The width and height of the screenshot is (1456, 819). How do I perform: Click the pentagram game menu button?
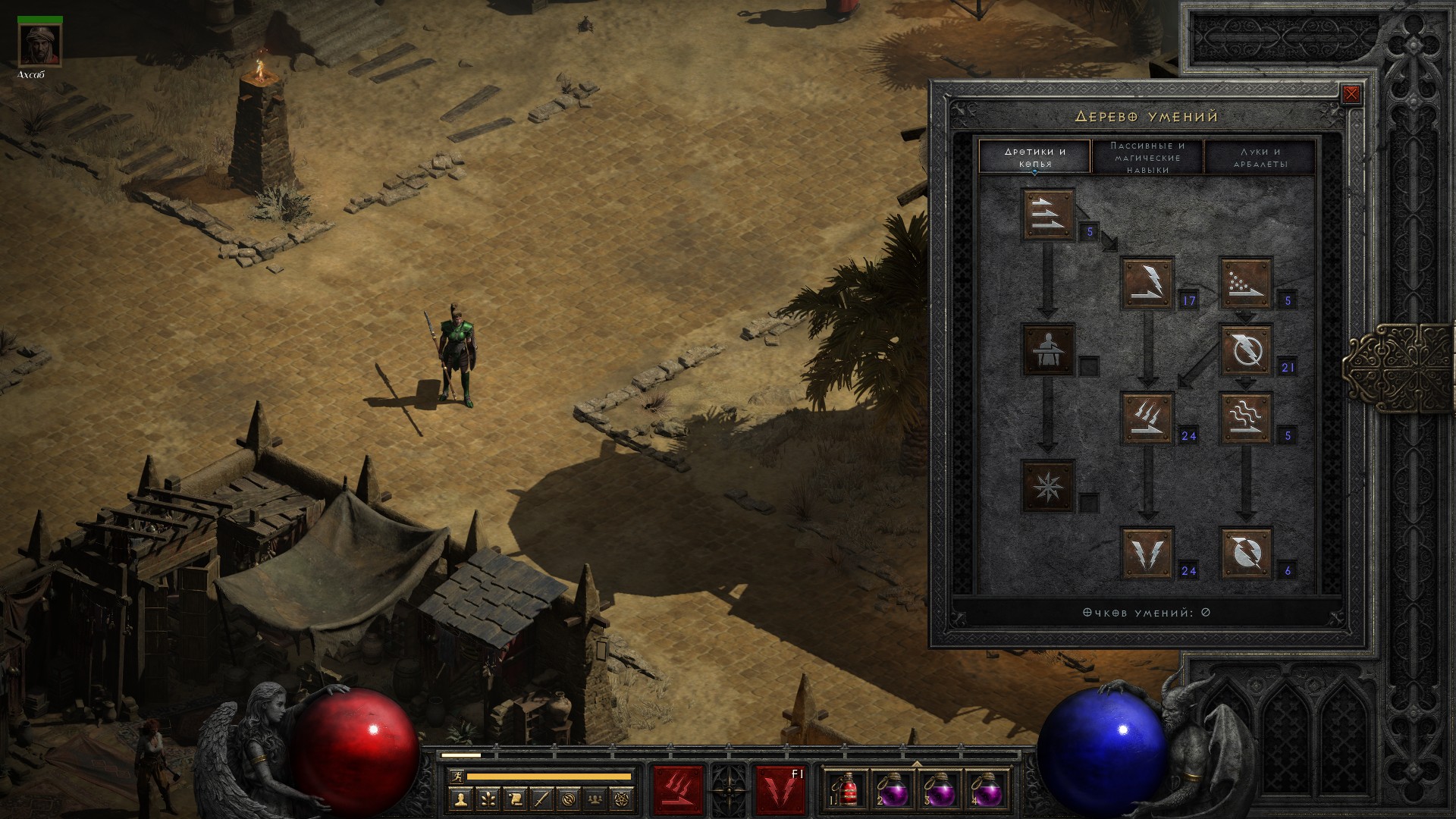(x=622, y=799)
